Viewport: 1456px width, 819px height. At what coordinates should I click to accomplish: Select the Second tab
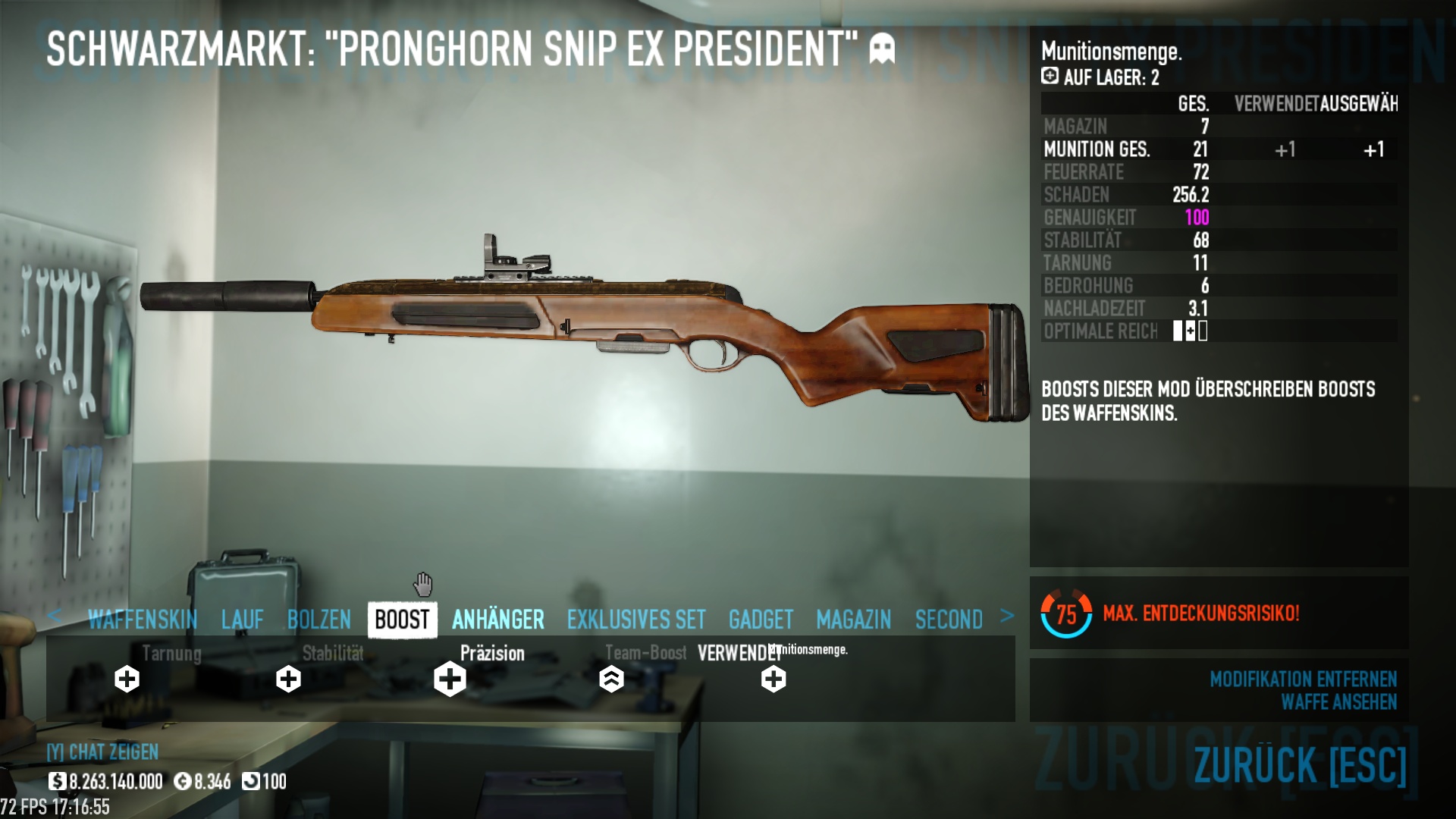949,620
